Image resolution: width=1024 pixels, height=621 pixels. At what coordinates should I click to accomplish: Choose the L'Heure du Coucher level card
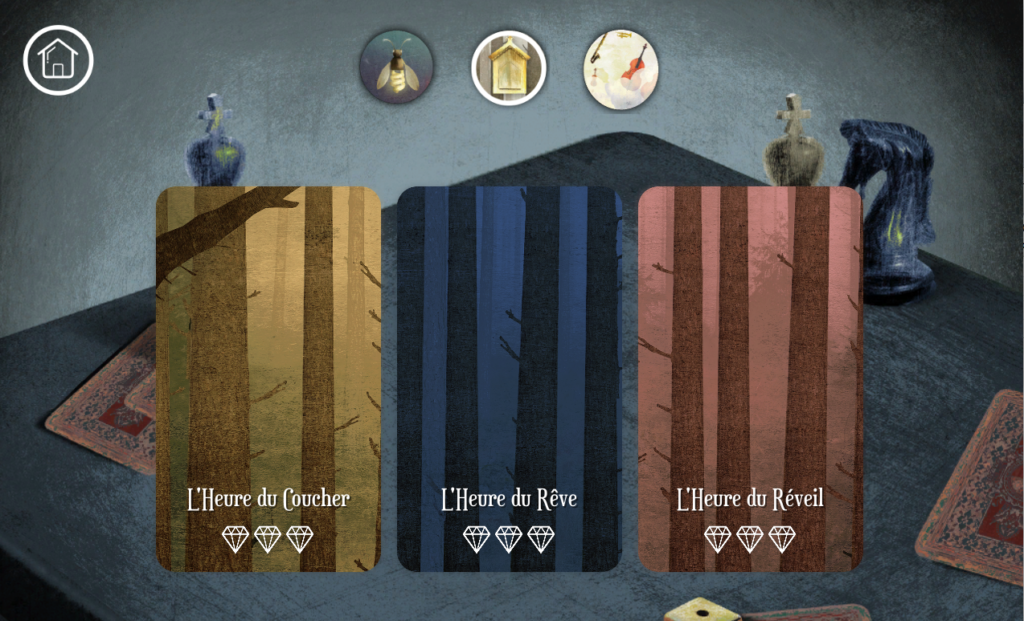268,378
